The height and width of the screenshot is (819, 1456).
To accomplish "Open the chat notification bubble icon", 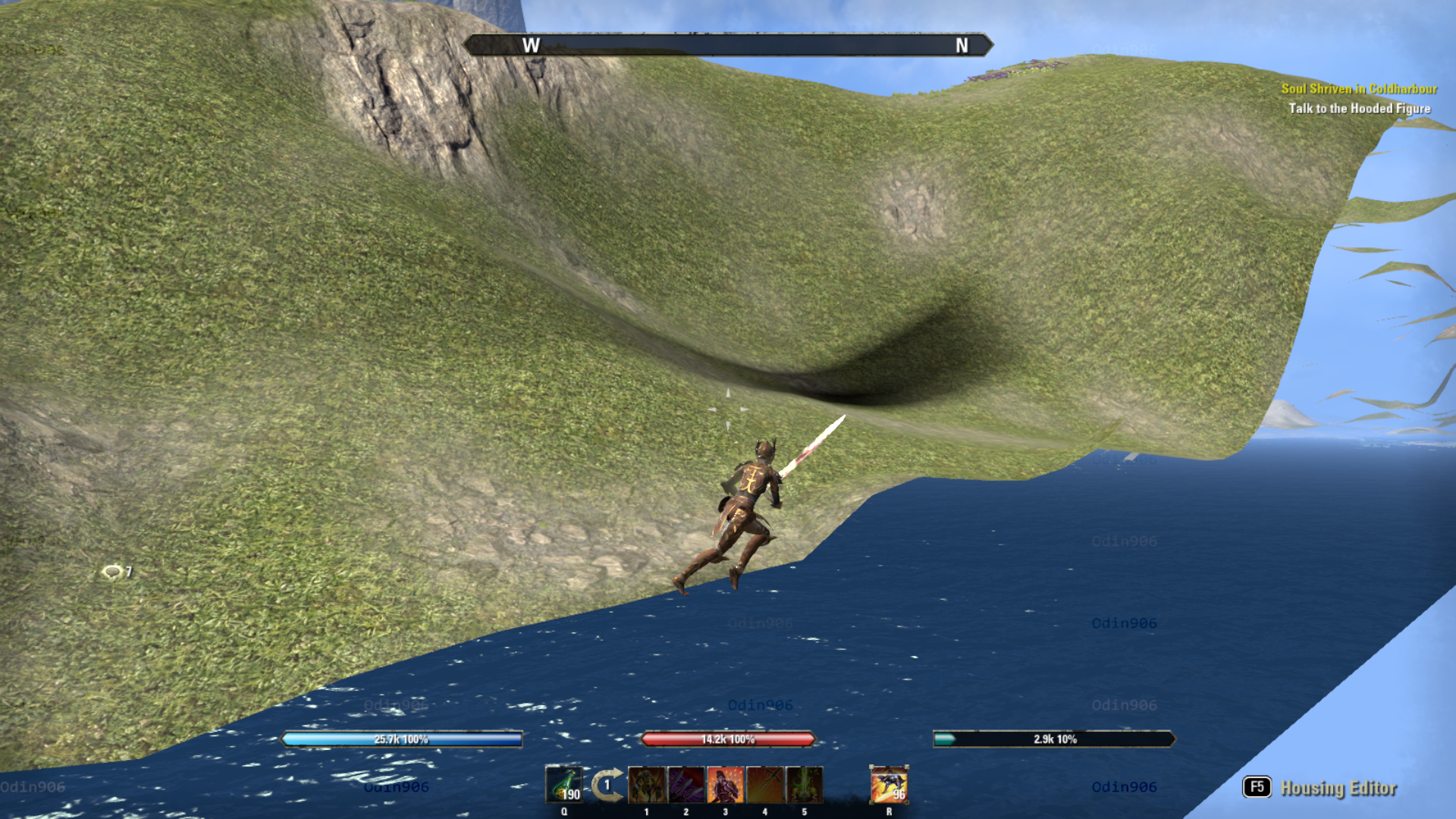I will [112, 572].
